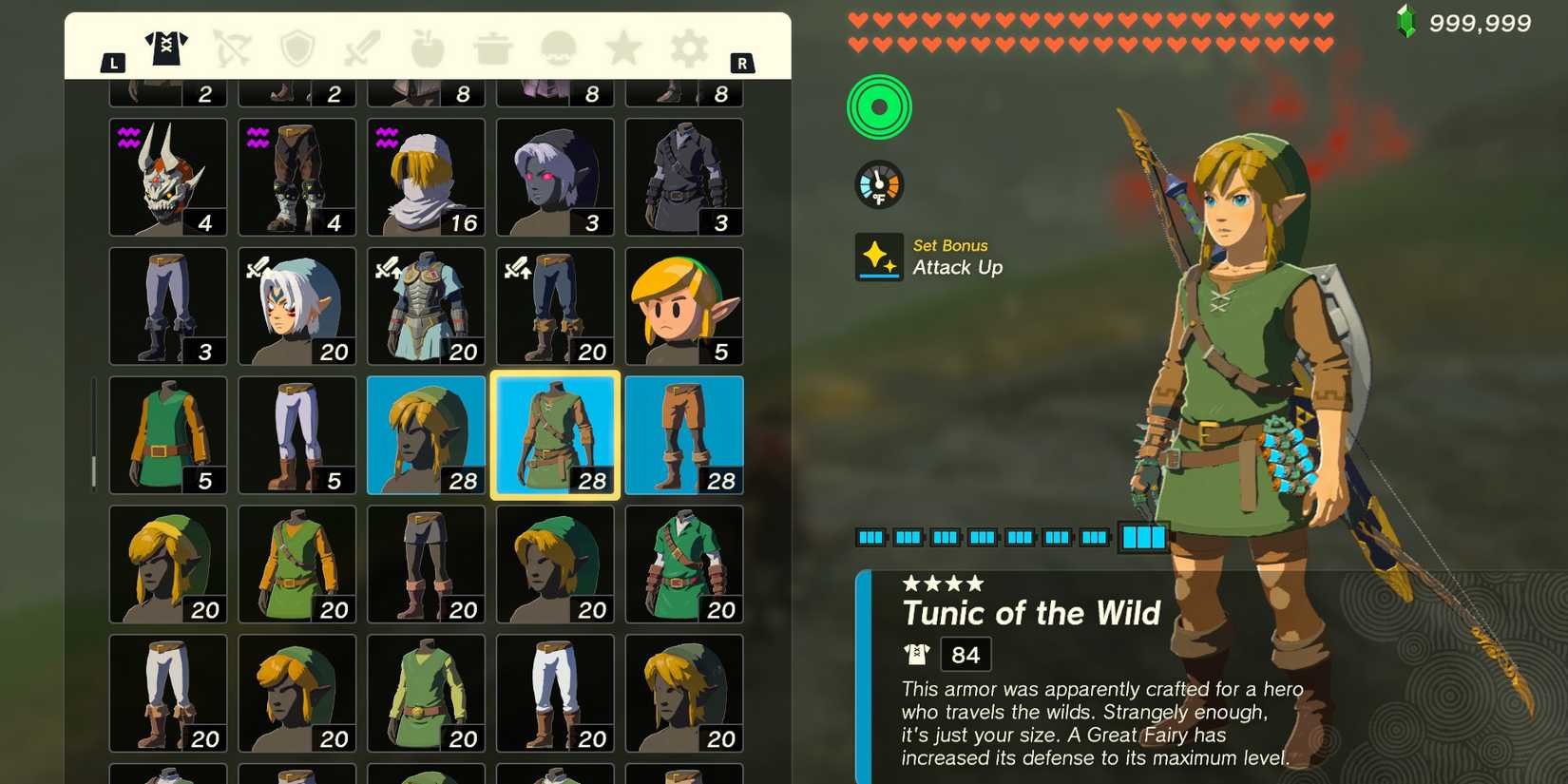Select the highlighted armor slot indicator strip

coord(1144,537)
